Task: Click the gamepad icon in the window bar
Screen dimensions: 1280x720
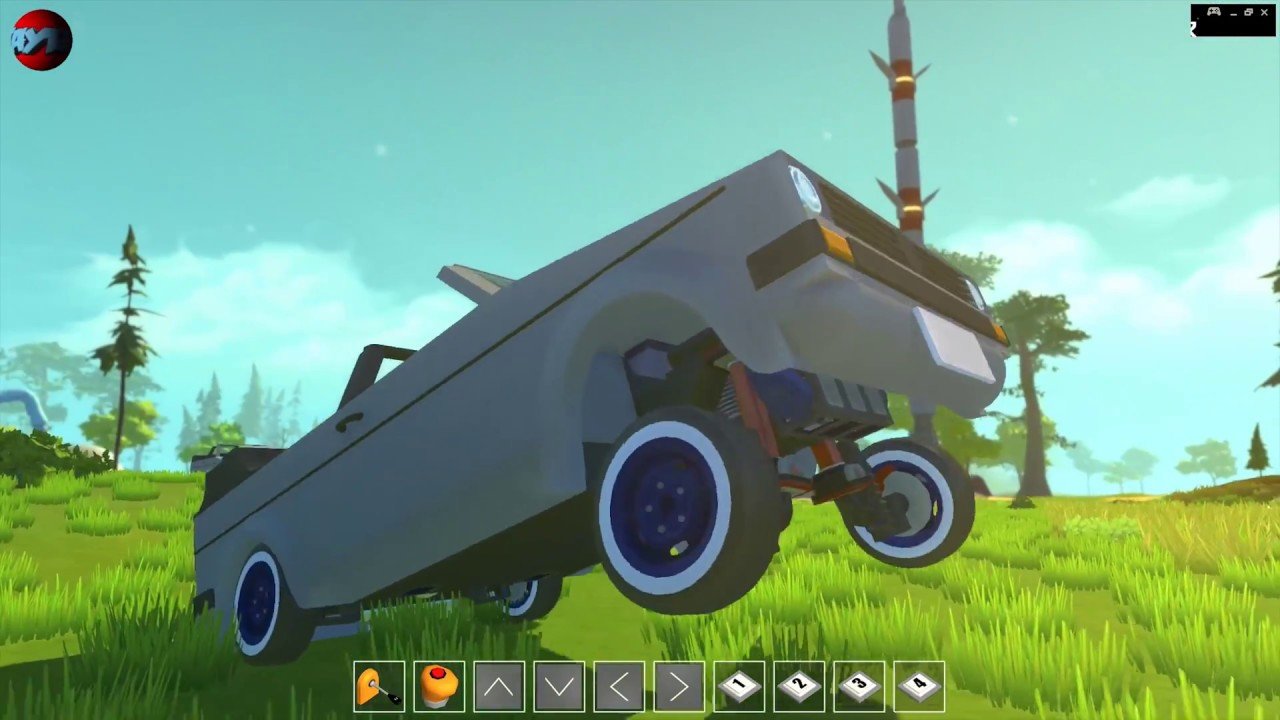Action: click(x=1214, y=12)
